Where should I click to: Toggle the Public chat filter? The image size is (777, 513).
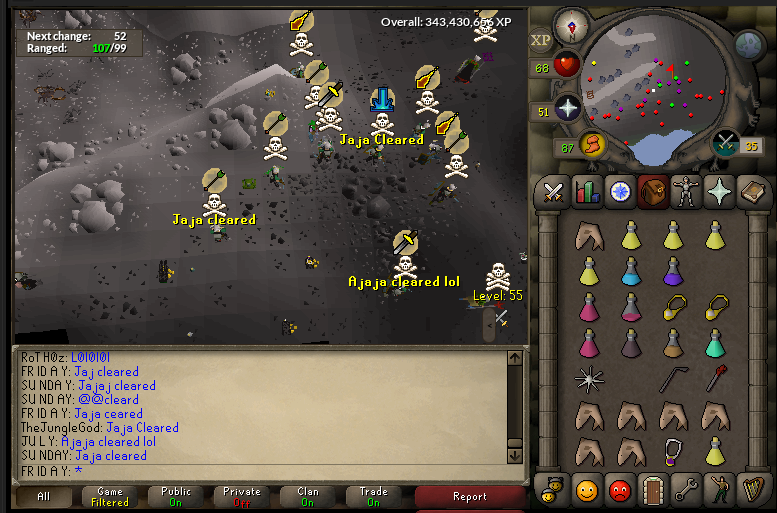pos(176,496)
